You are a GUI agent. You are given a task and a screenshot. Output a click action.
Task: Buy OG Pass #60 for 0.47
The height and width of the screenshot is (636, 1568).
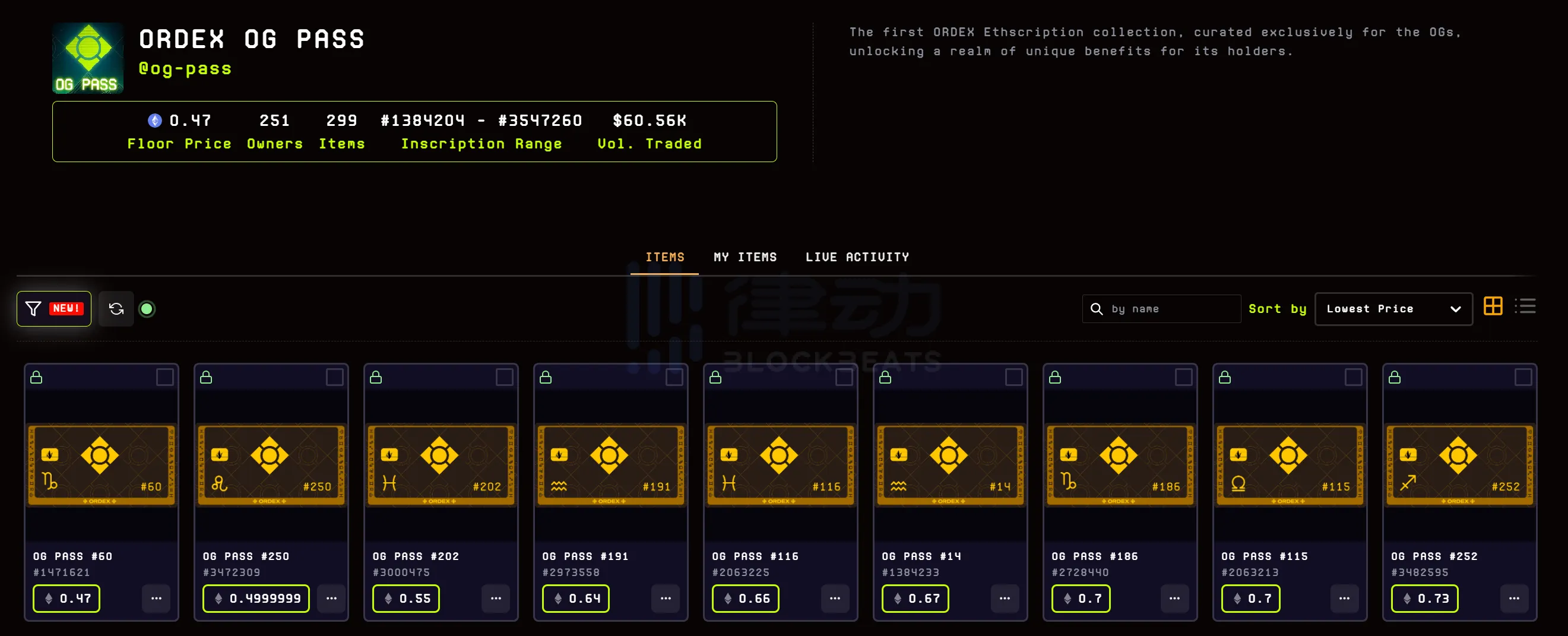66,598
